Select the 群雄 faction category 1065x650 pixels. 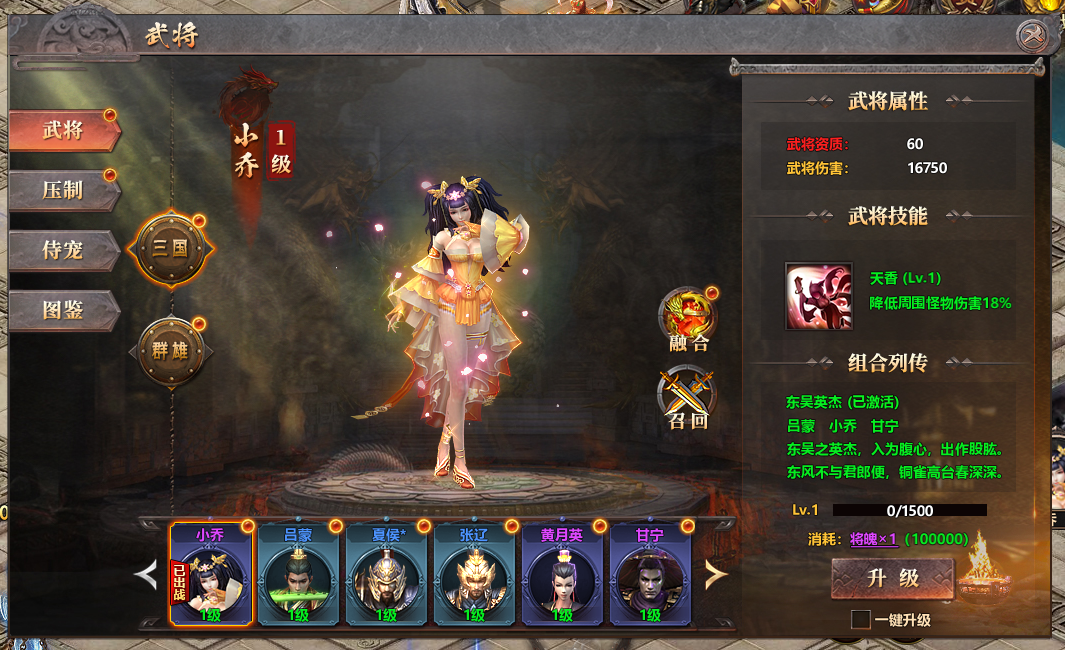point(170,351)
